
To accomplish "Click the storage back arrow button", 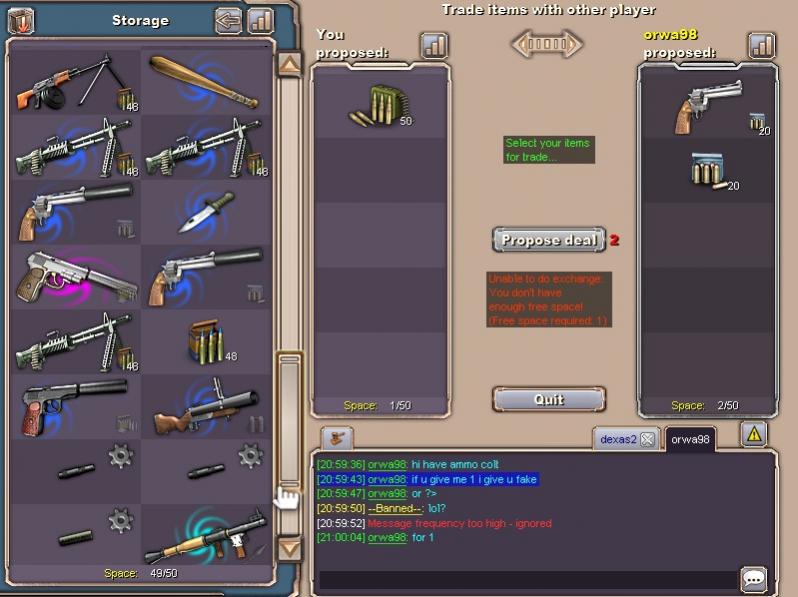I will (x=229, y=20).
